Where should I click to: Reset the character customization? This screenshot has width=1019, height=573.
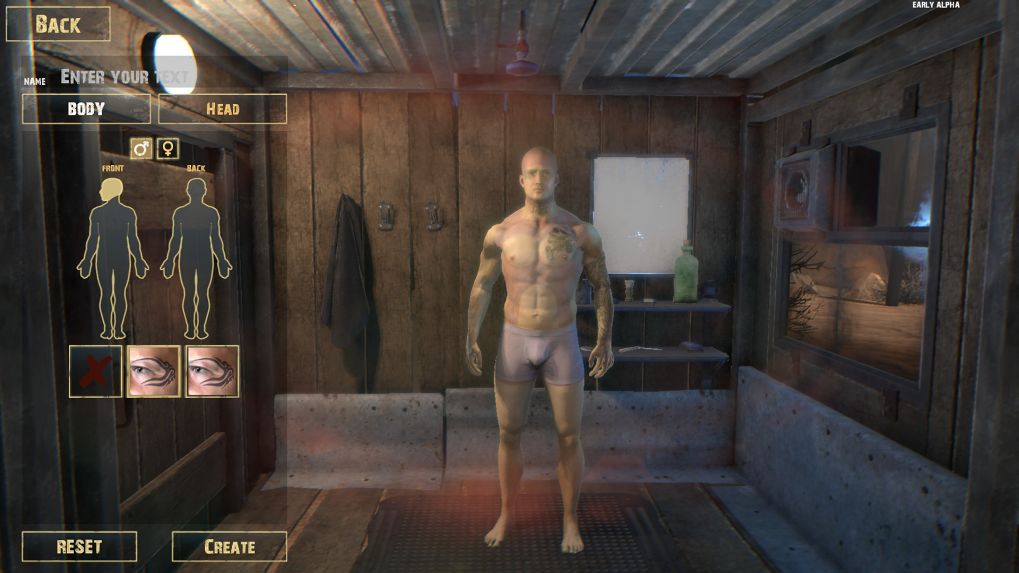(x=79, y=547)
